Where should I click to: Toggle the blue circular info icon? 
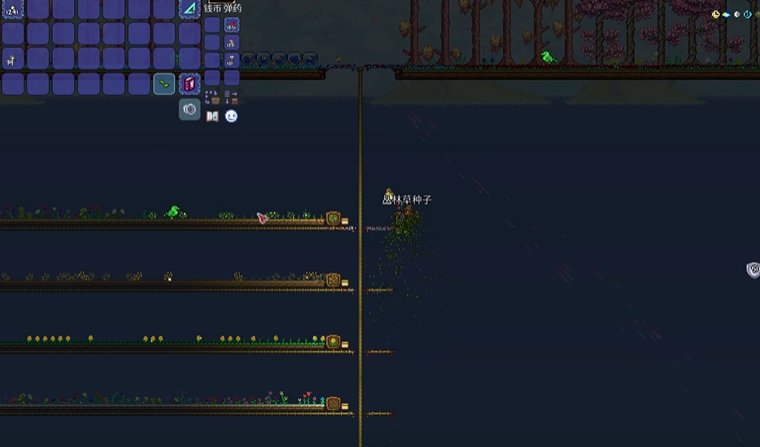click(749, 14)
